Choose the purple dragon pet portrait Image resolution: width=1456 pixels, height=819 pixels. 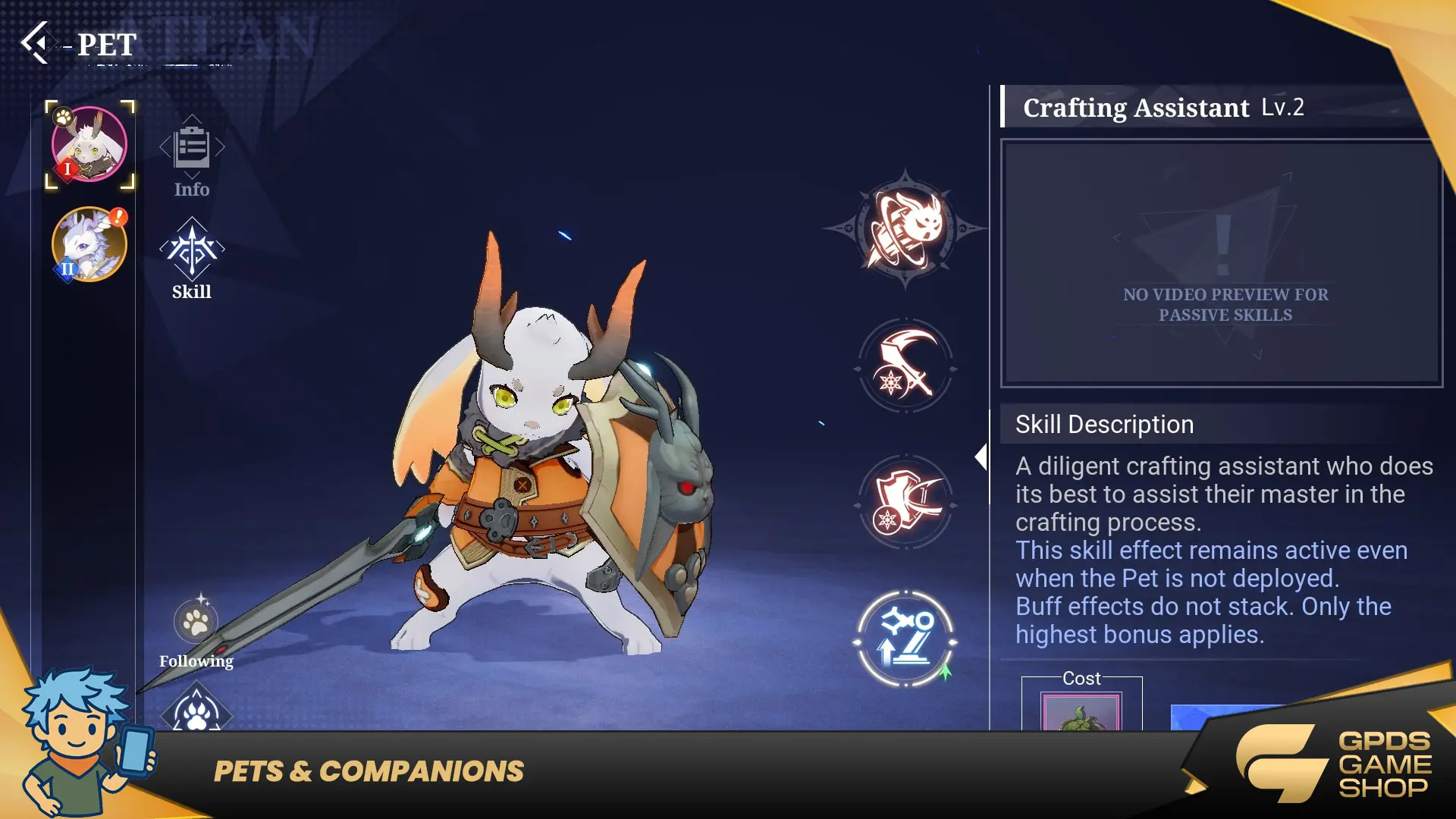pos(89,245)
